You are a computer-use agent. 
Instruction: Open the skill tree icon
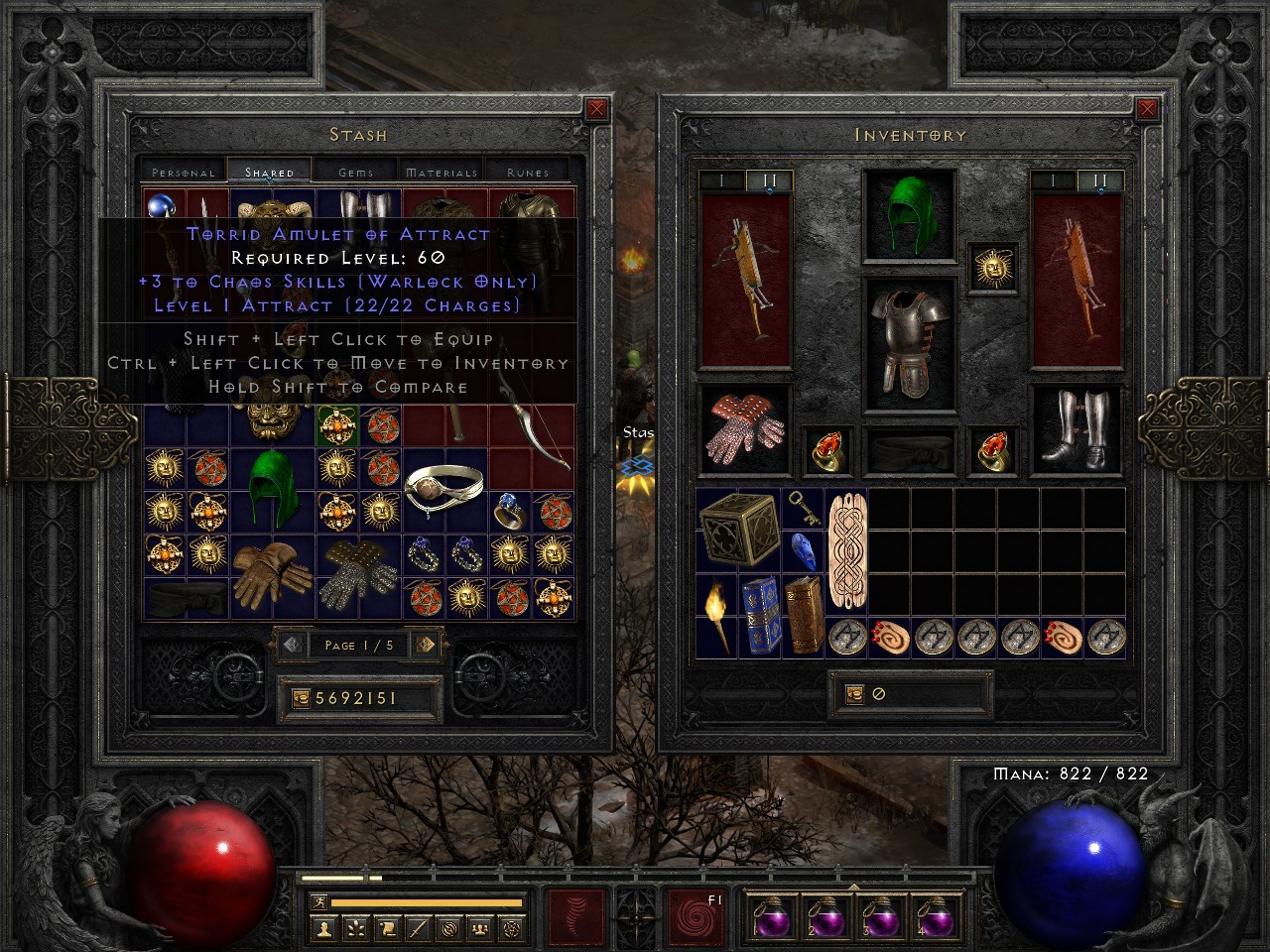[356, 929]
